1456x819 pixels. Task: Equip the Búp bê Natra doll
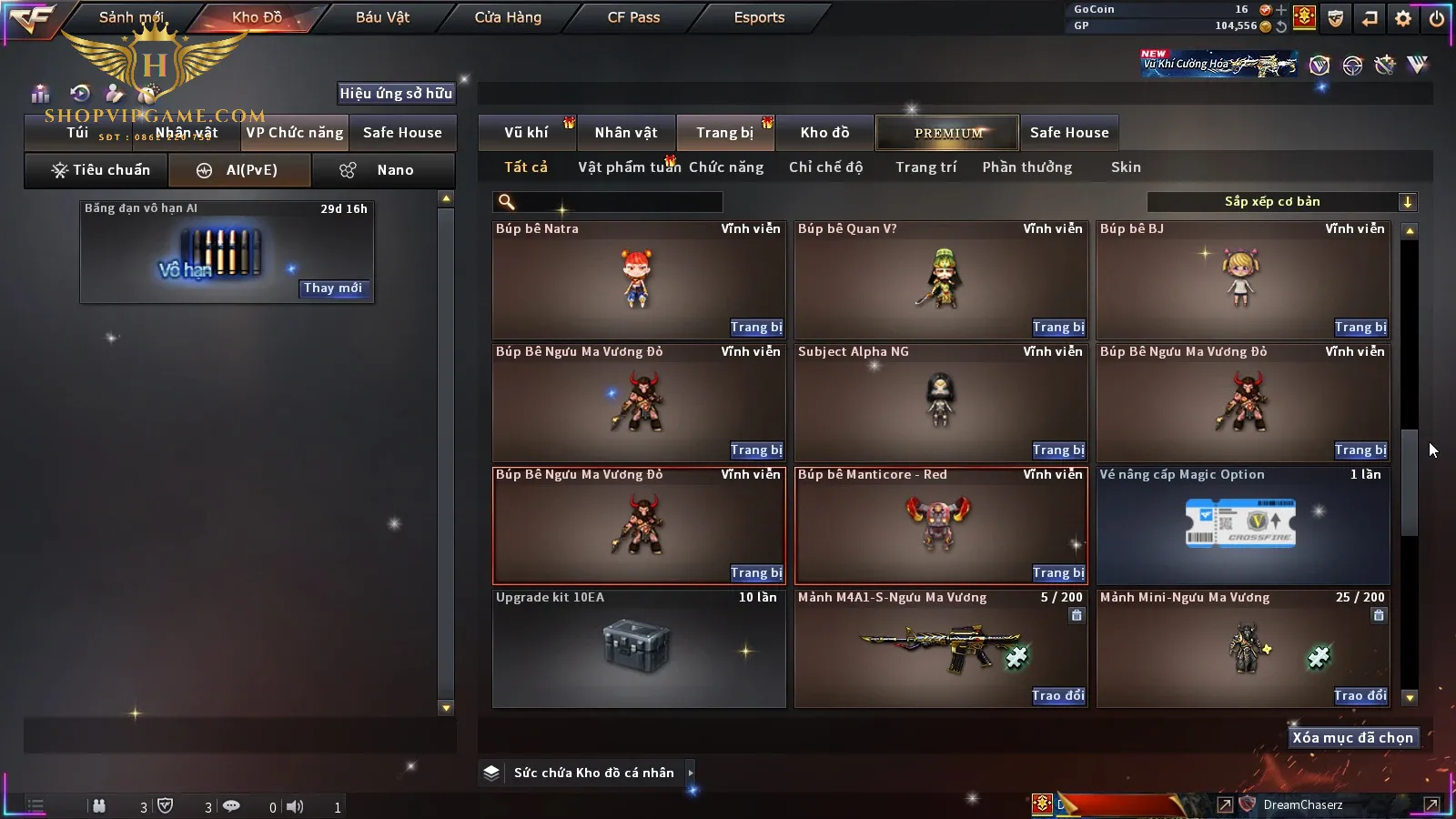click(x=755, y=328)
